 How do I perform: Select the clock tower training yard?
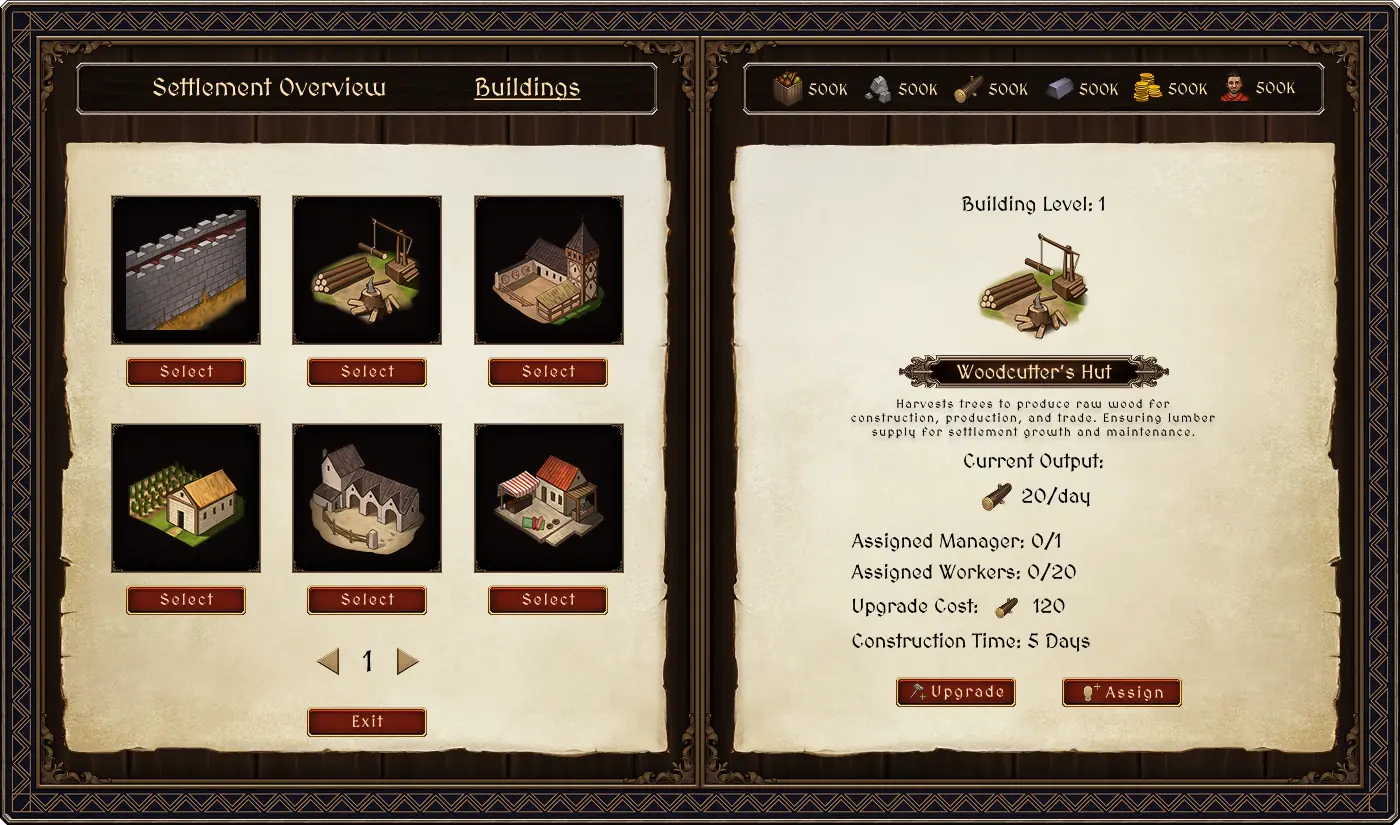click(548, 372)
